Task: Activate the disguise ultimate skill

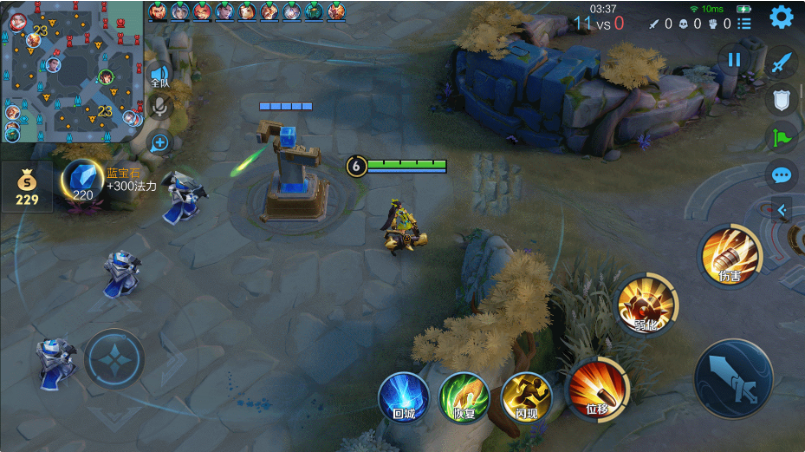Action: [730, 257]
